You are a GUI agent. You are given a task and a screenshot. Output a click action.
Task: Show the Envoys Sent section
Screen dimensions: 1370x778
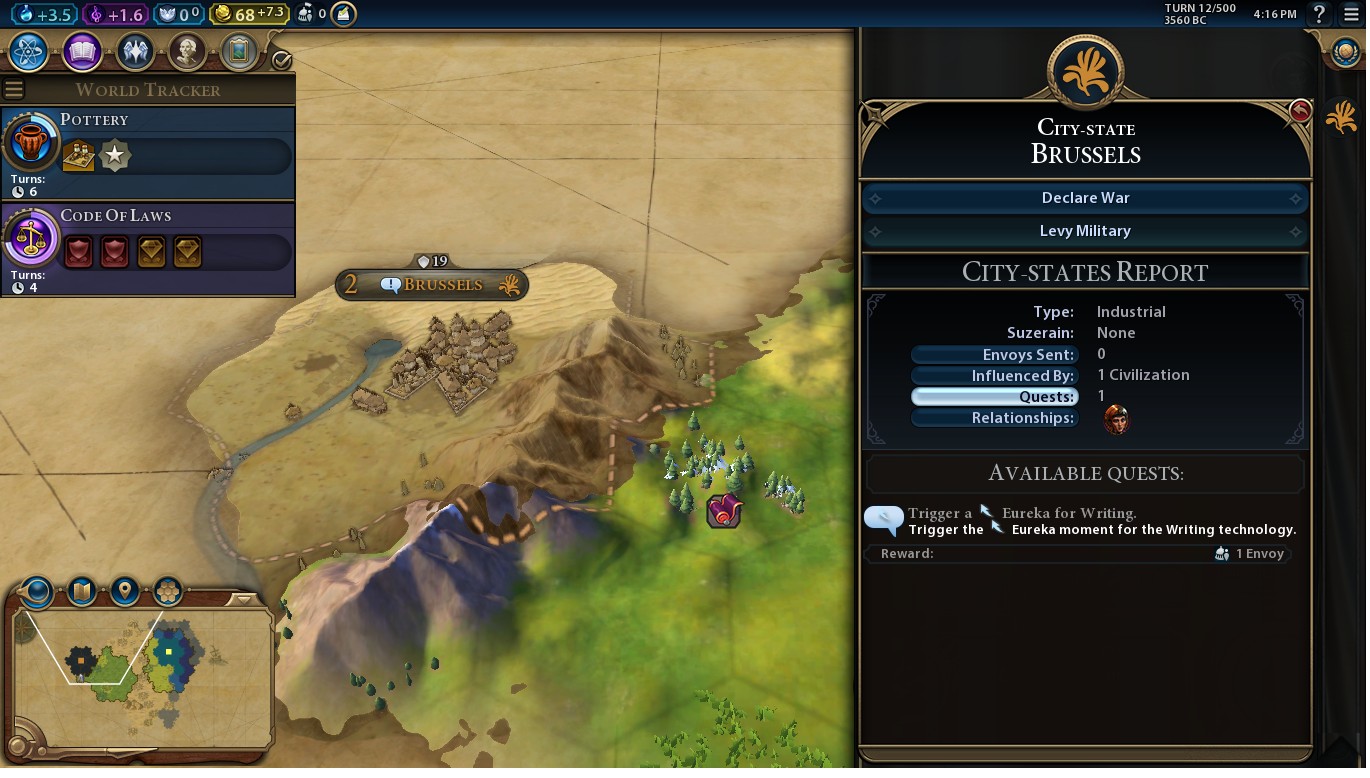click(x=994, y=355)
